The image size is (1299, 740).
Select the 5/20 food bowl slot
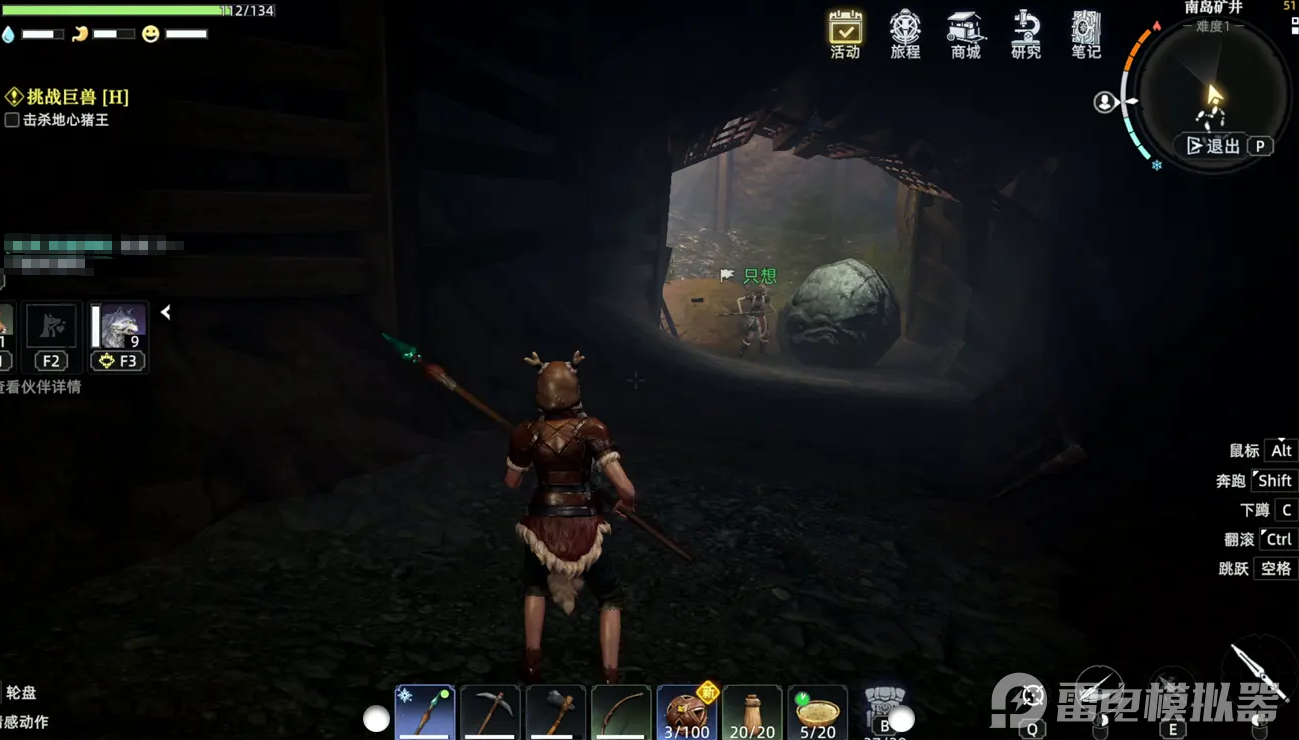[x=817, y=711]
